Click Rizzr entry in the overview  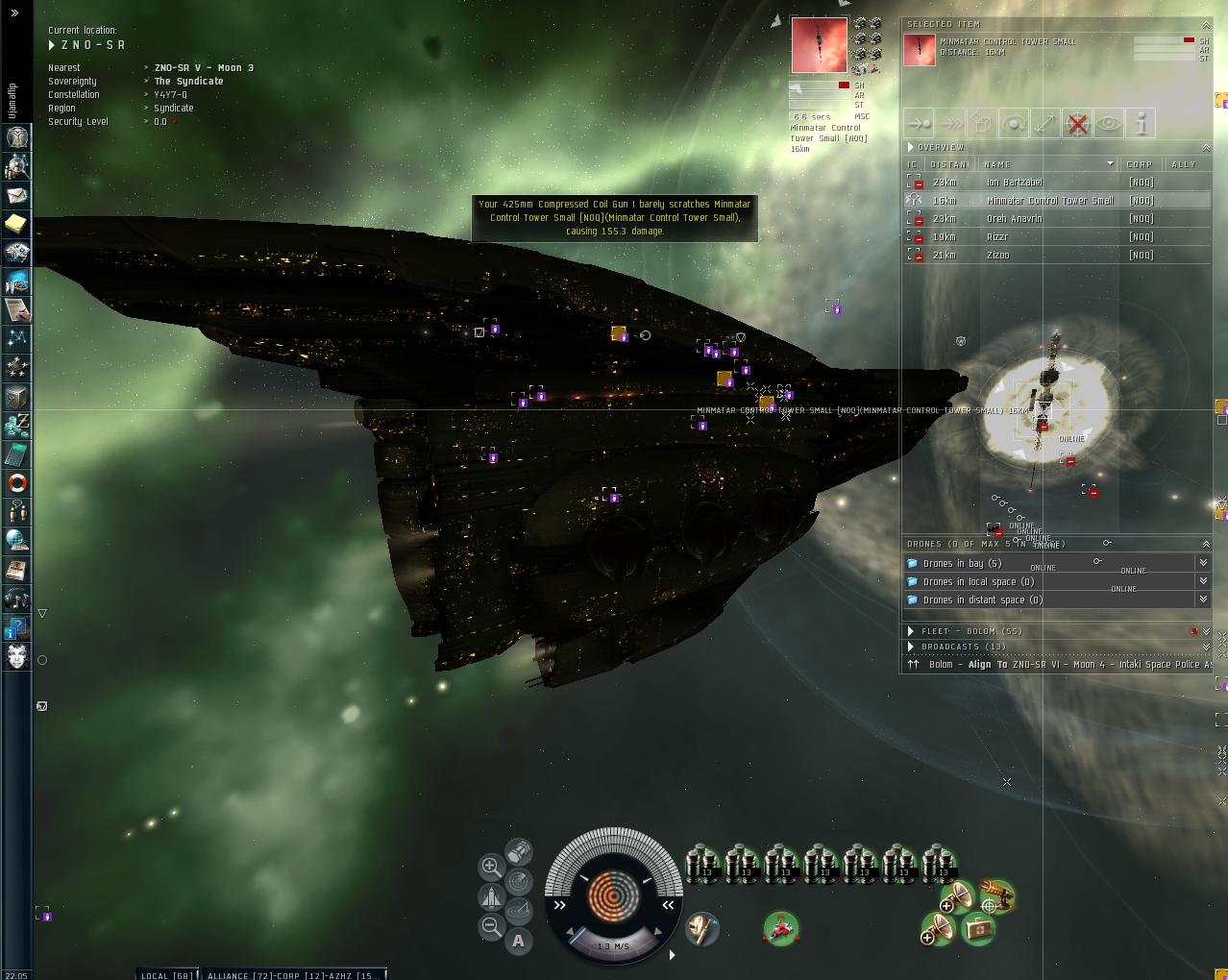(x=997, y=236)
